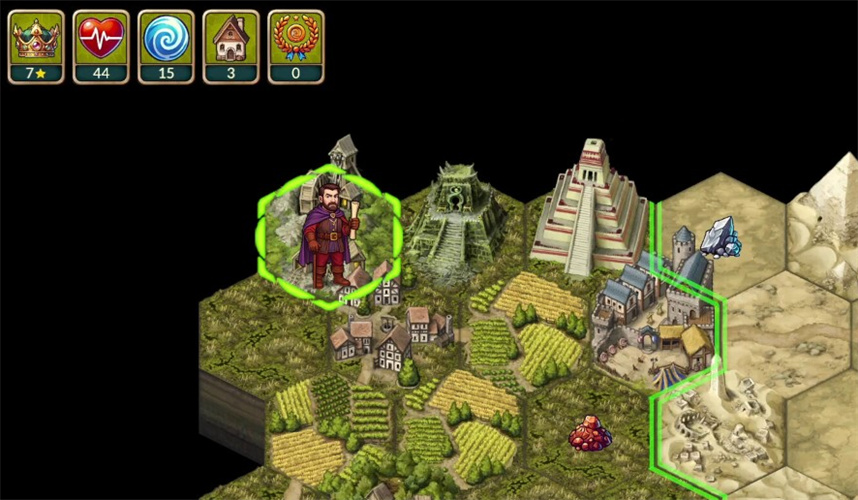Open the laurel medal icon

(x=296, y=38)
